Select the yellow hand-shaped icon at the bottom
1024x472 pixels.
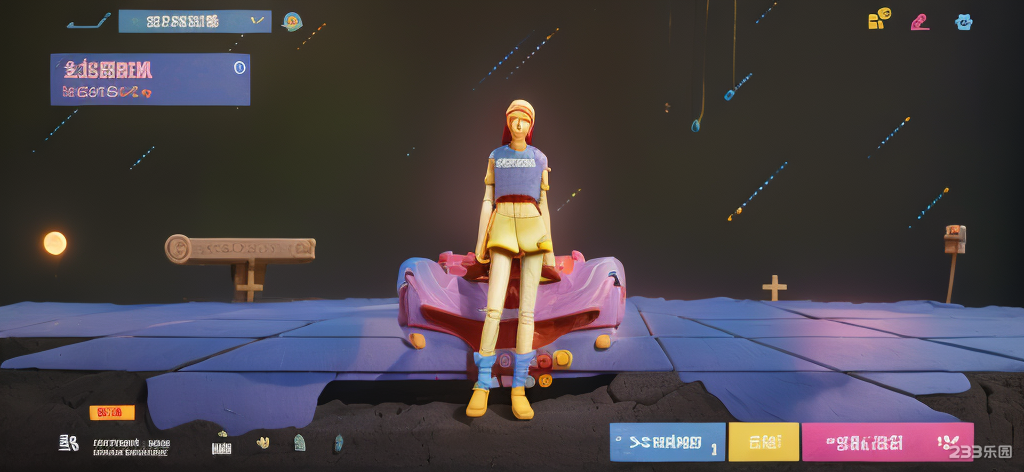263,442
